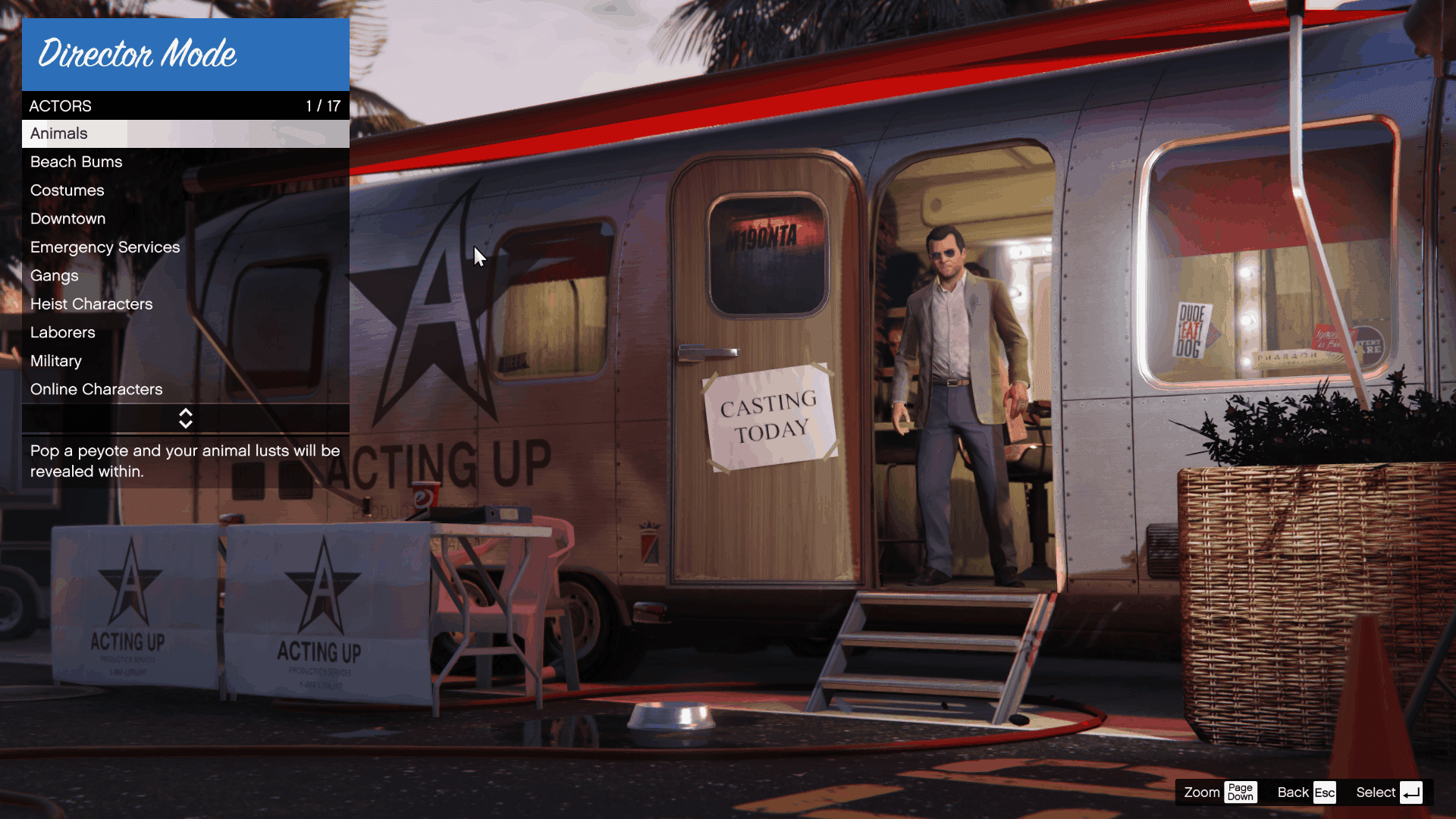Screen dimensions: 1456x819
Task: Click the Back option in the footer
Action: coord(1305,792)
